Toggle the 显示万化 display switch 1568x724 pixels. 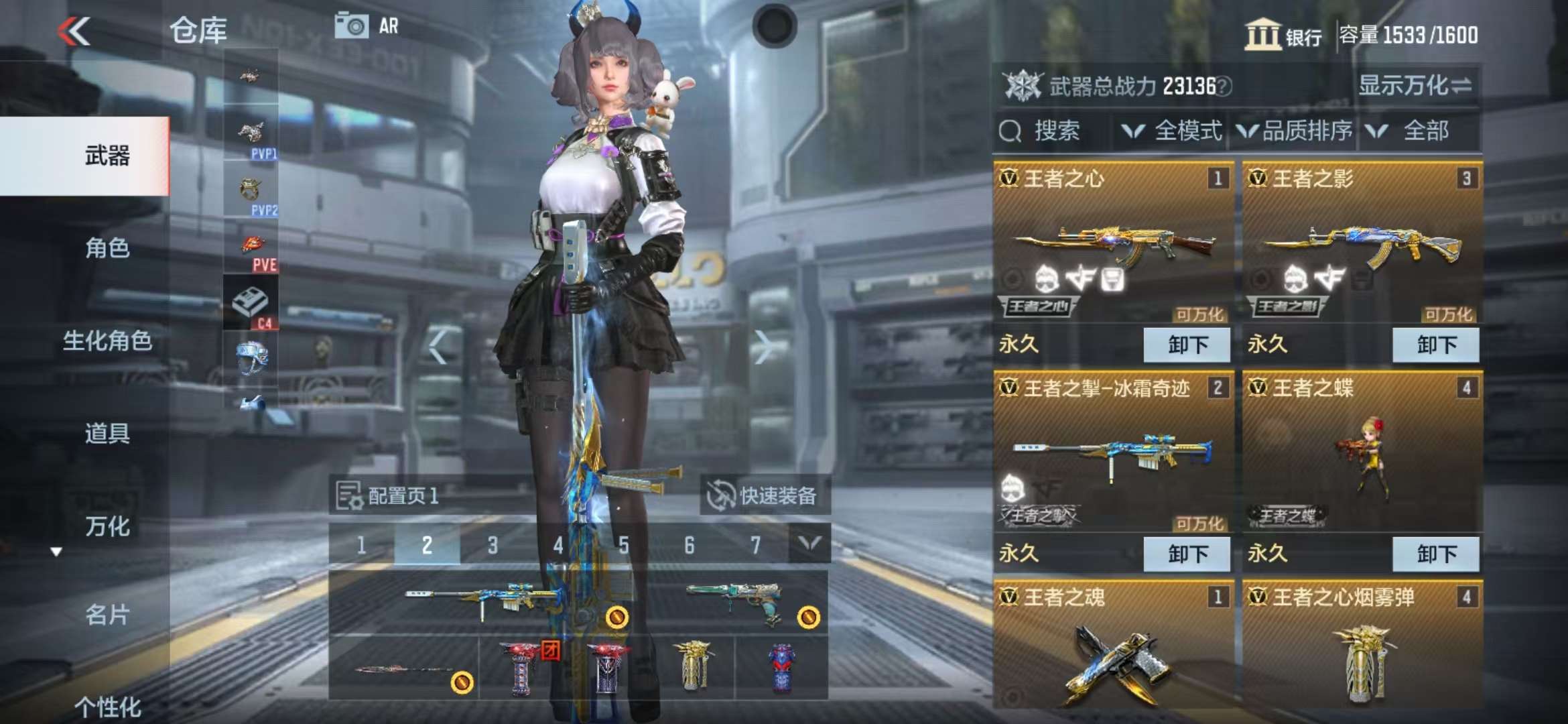[x=1414, y=86]
